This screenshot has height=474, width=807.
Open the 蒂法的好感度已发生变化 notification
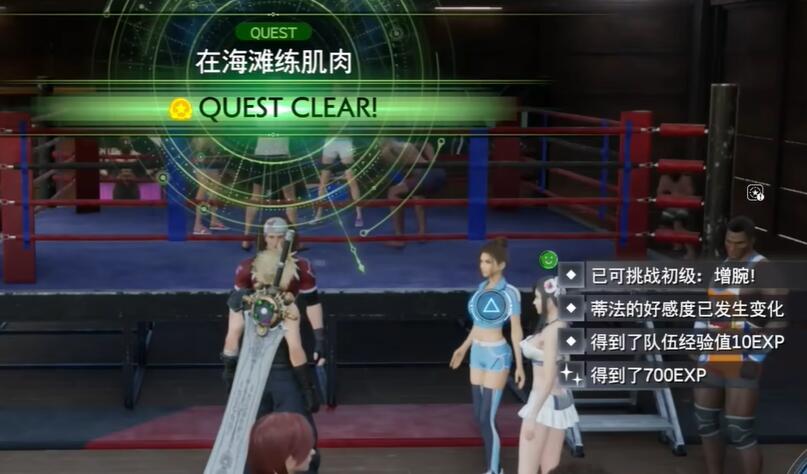[x=684, y=308]
